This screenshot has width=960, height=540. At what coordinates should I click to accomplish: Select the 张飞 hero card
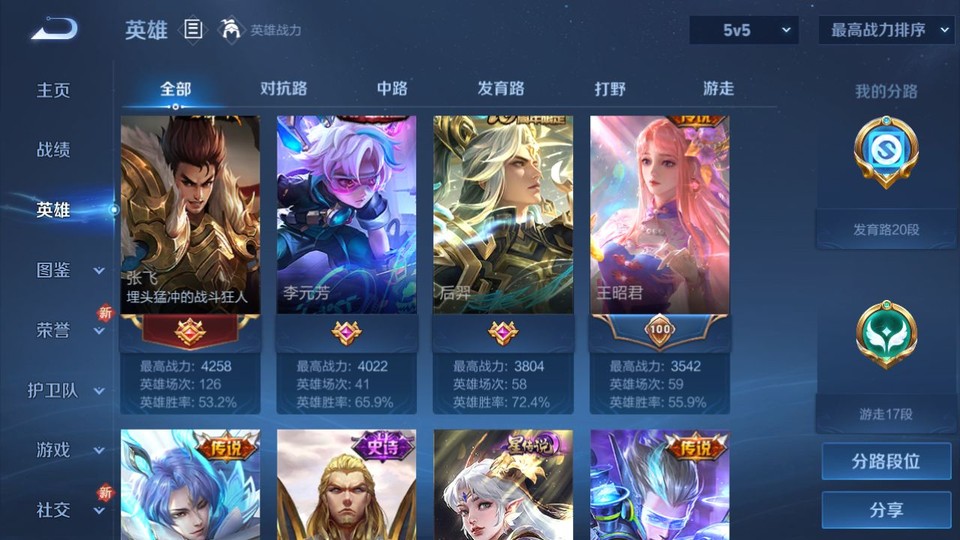click(x=190, y=215)
